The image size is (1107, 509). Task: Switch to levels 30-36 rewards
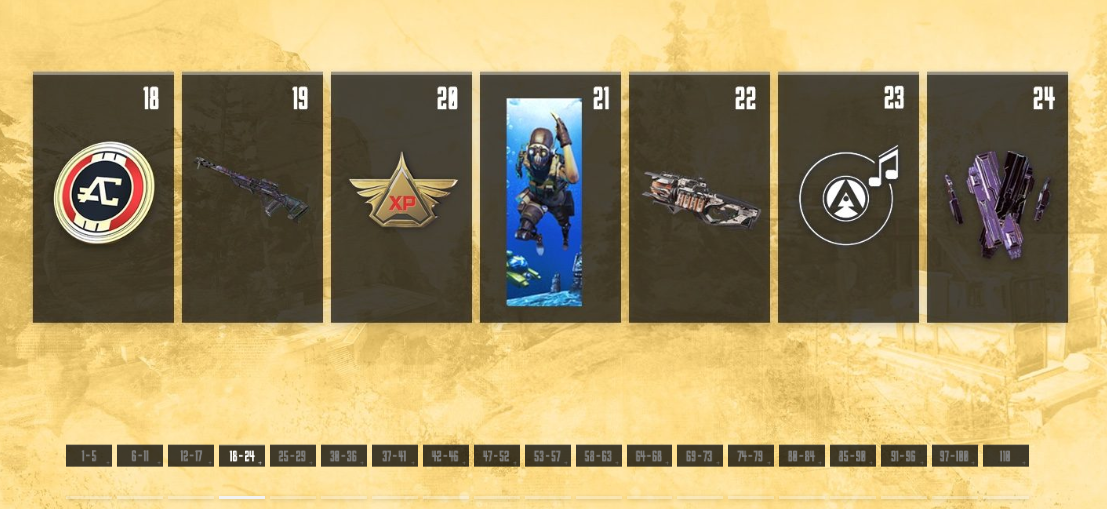(x=344, y=456)
